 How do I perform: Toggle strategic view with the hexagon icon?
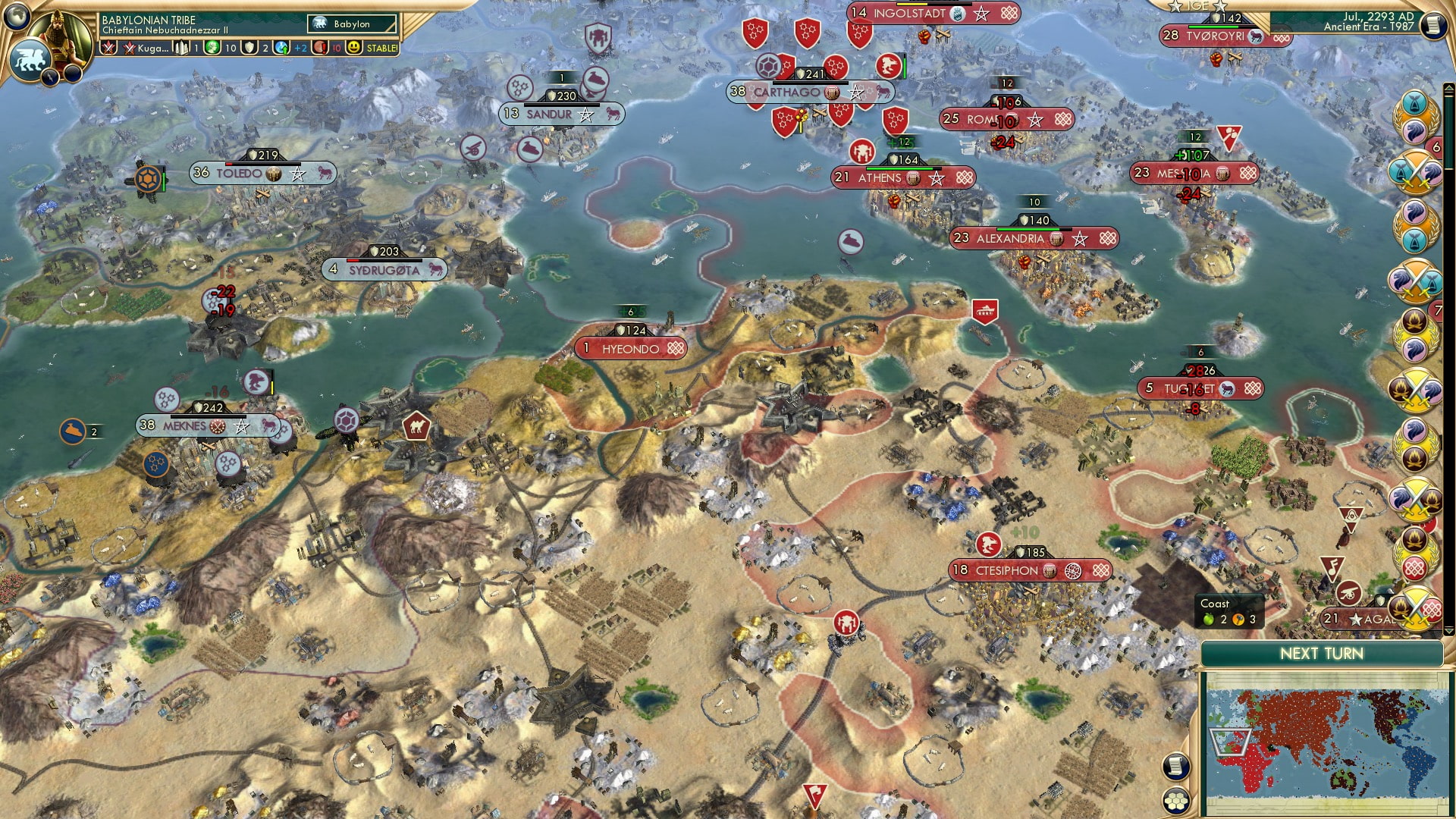click(x=1176, y=802)
